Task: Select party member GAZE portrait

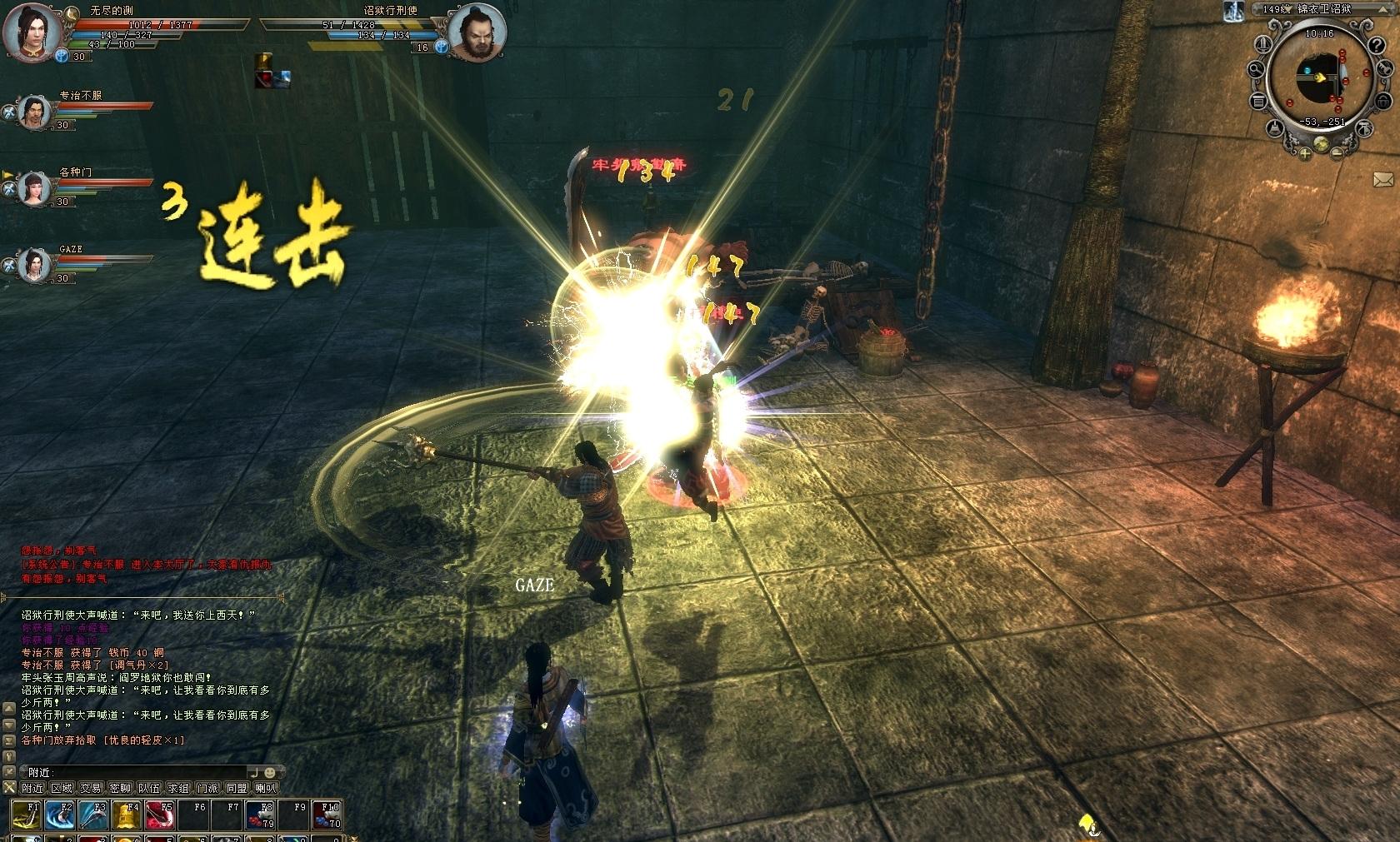Action: 34,265
